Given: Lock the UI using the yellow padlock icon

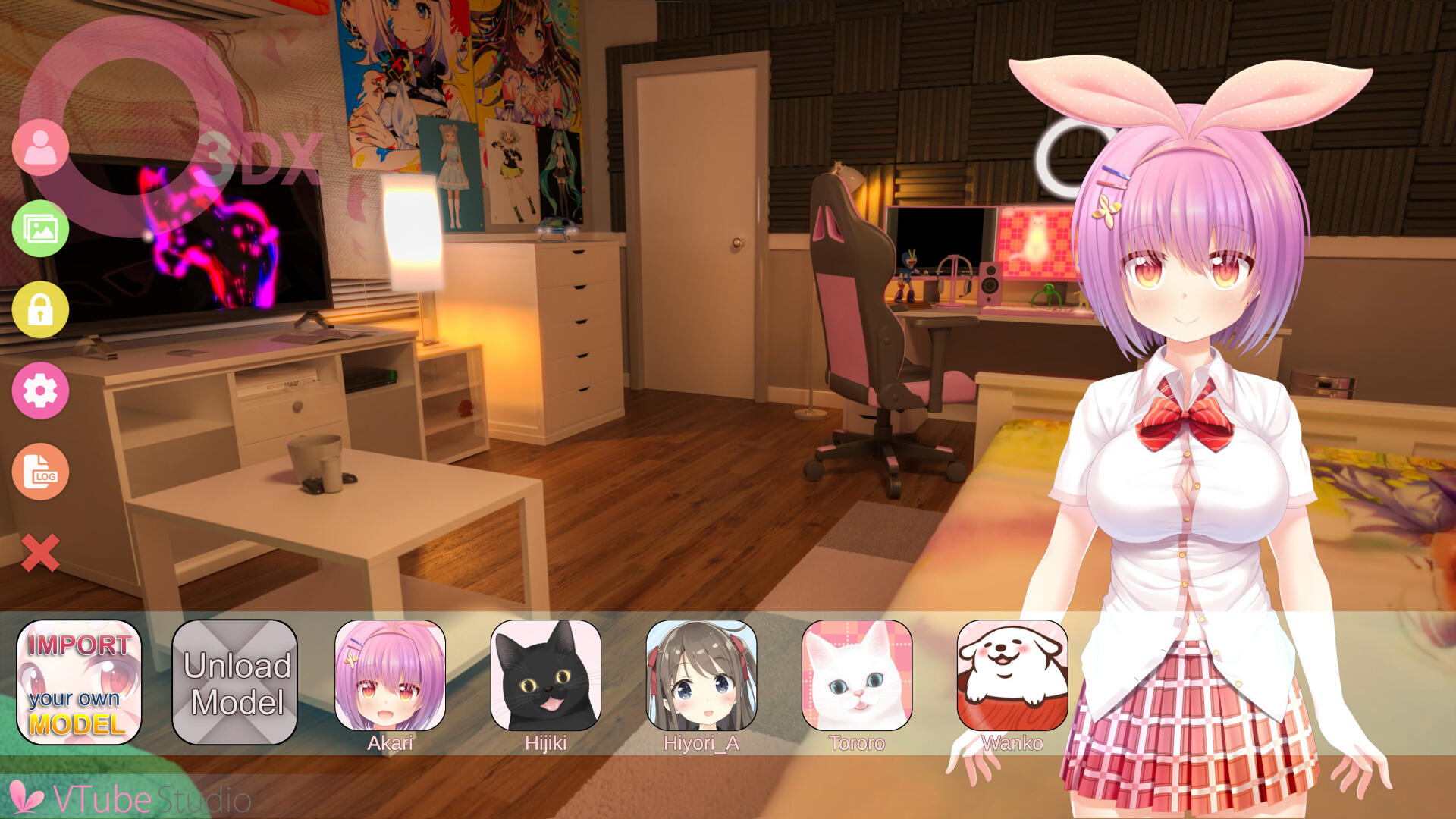Looking at the screenshot, I should tap(41, 309).
